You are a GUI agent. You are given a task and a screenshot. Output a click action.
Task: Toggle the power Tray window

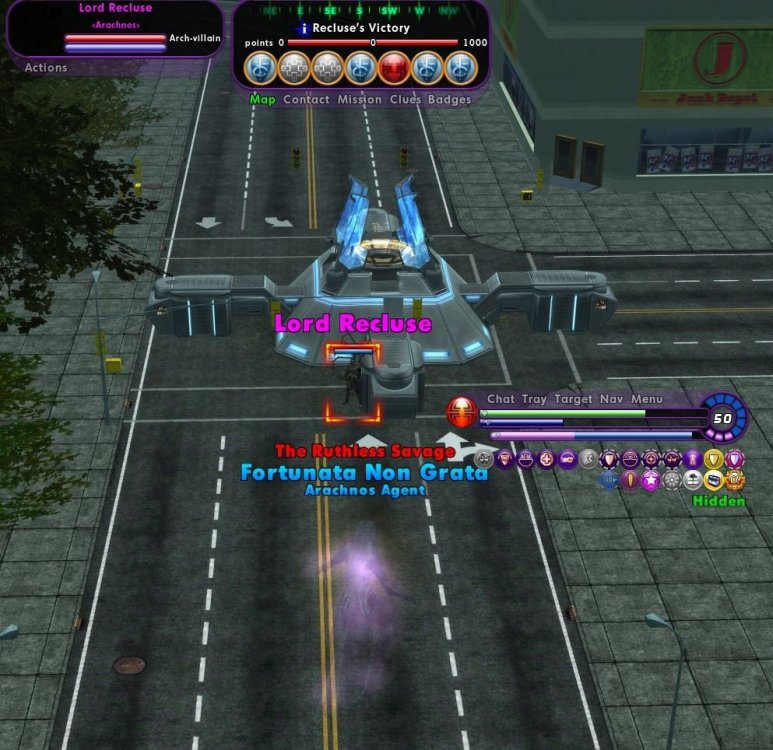pyautogui.click(x=535, y=399)
